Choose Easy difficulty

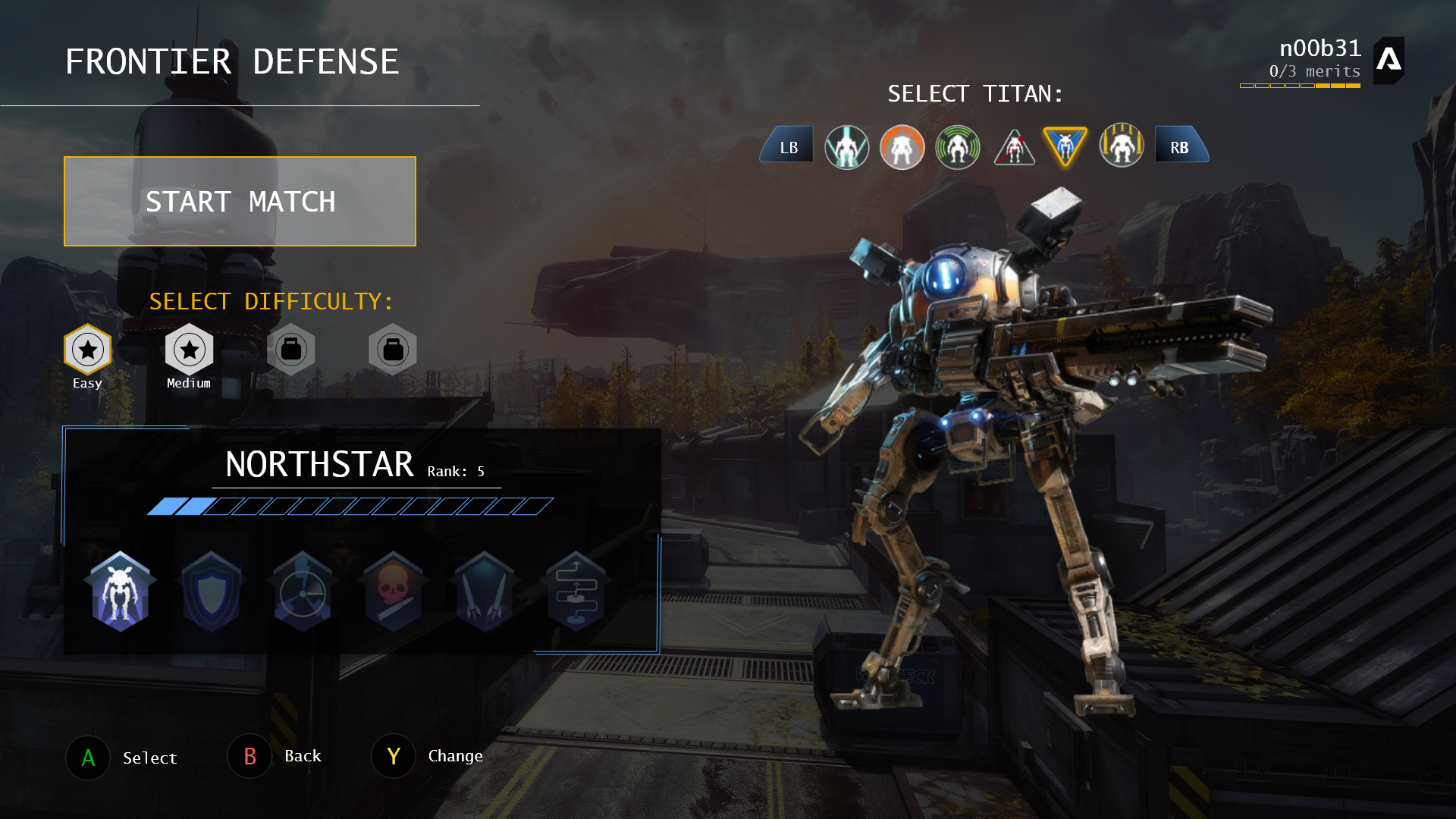(88, 350)
